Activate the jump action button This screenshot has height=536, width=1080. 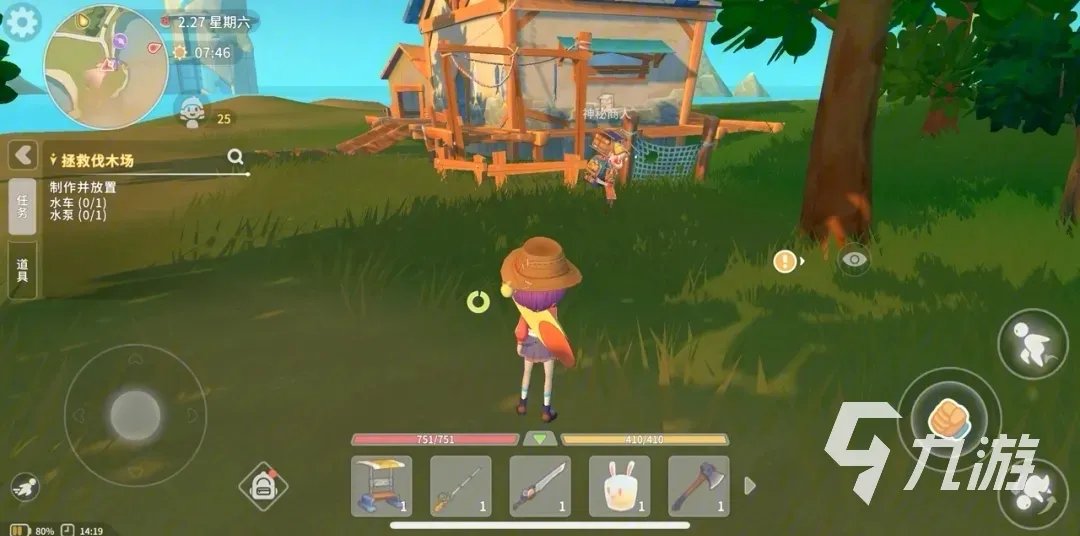point(1033,344)
